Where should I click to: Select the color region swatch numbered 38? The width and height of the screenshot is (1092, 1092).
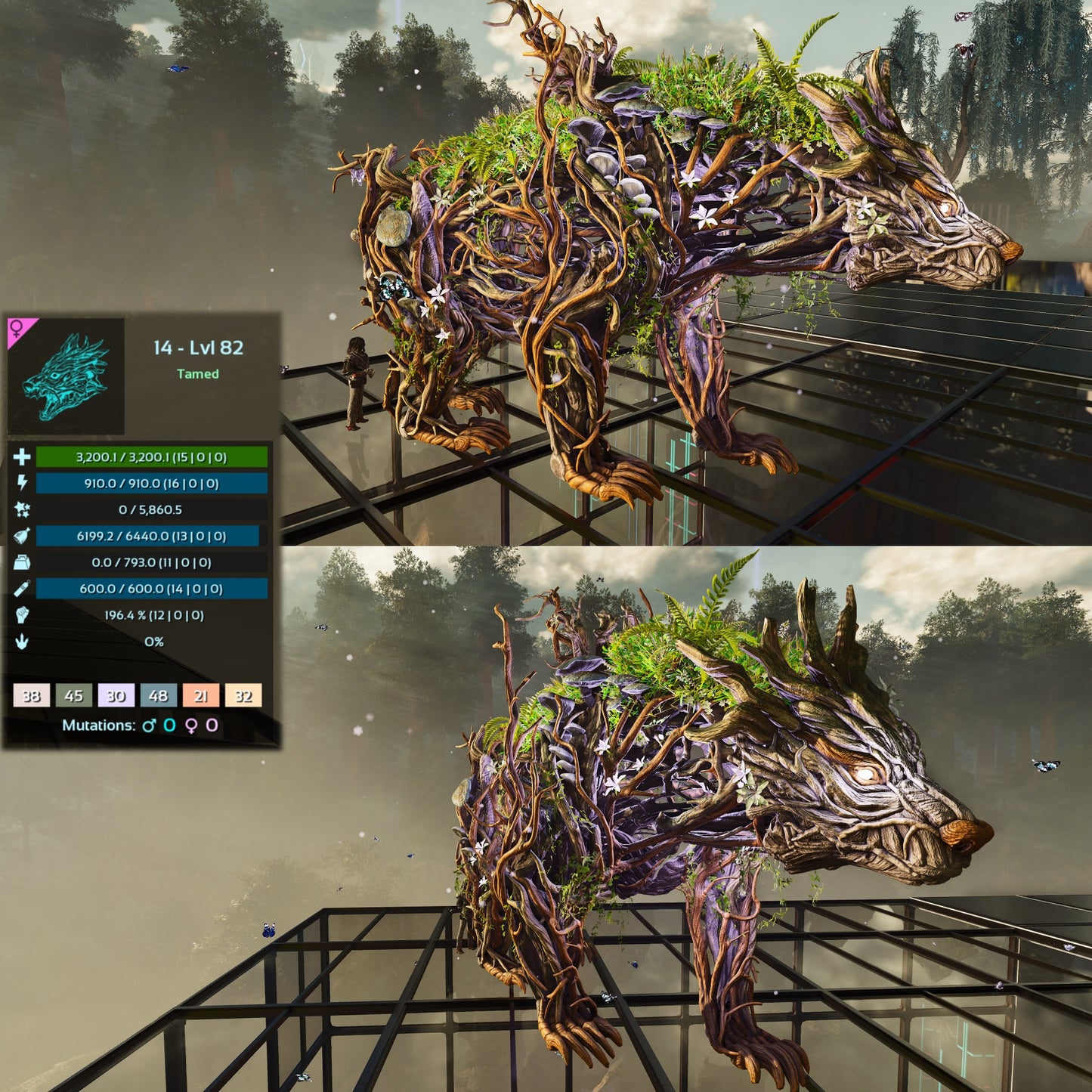(x=32, y=695)
